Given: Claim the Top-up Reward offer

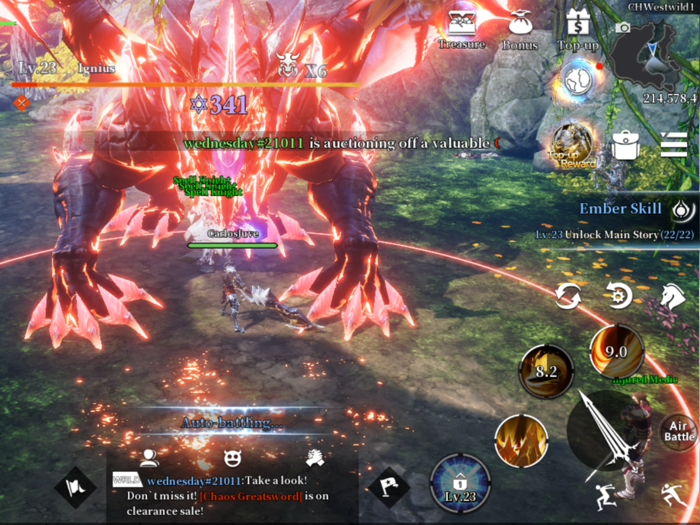Looking at the screenshot, I should pos(574,146).
